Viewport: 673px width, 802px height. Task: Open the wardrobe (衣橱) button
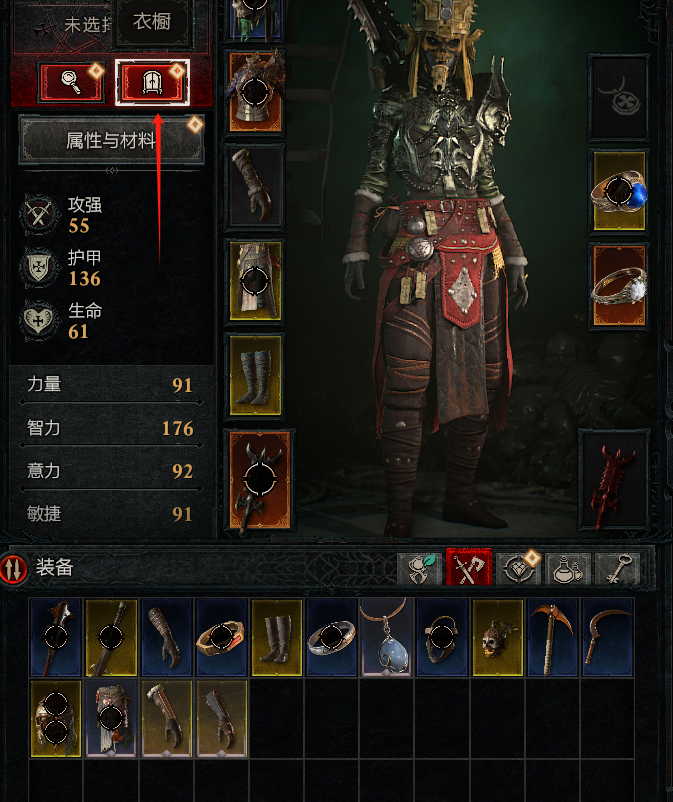pyautogui.click(x=152, y=81)
